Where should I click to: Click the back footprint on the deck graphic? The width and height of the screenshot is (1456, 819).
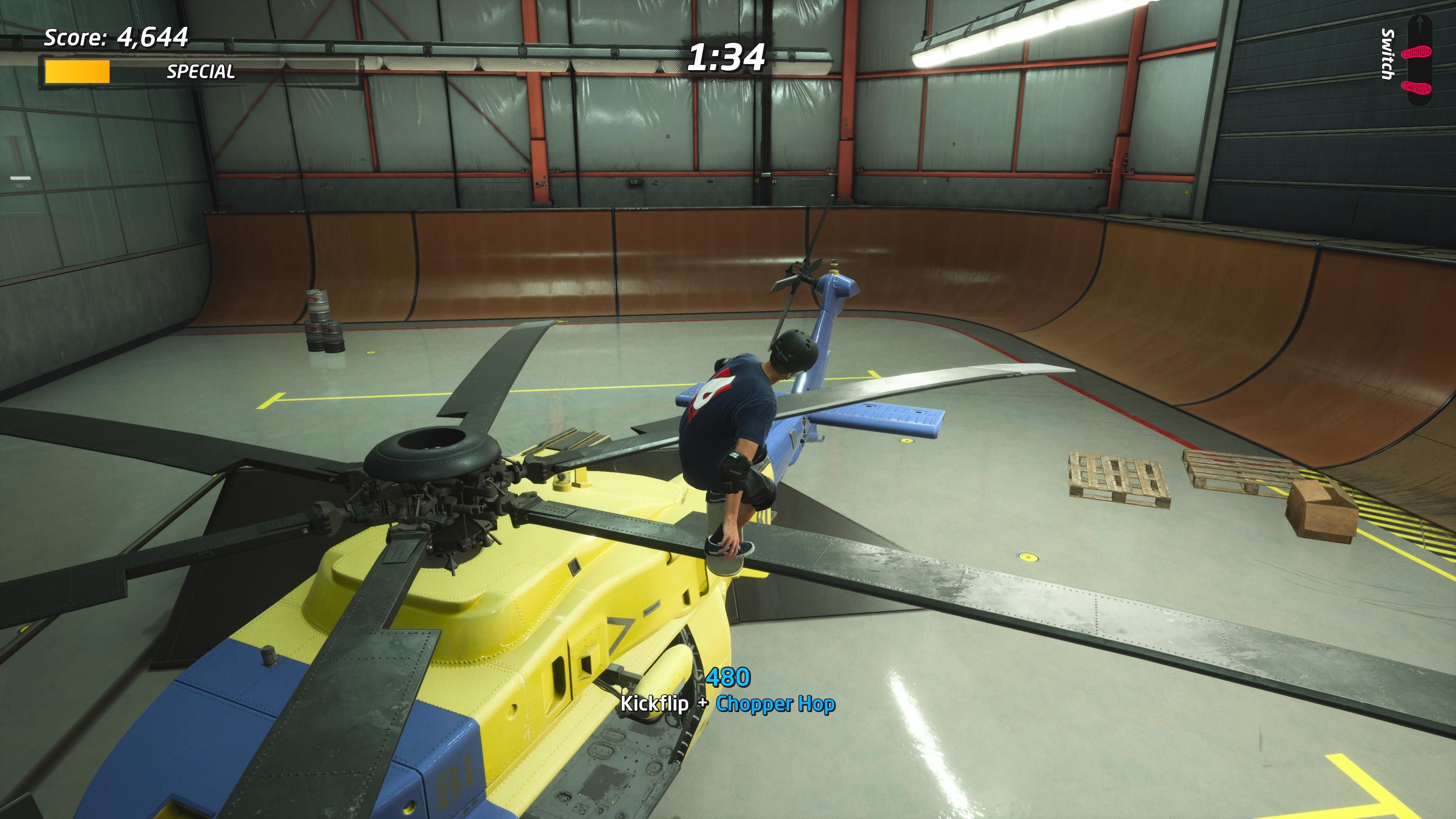click(1416, 87)
